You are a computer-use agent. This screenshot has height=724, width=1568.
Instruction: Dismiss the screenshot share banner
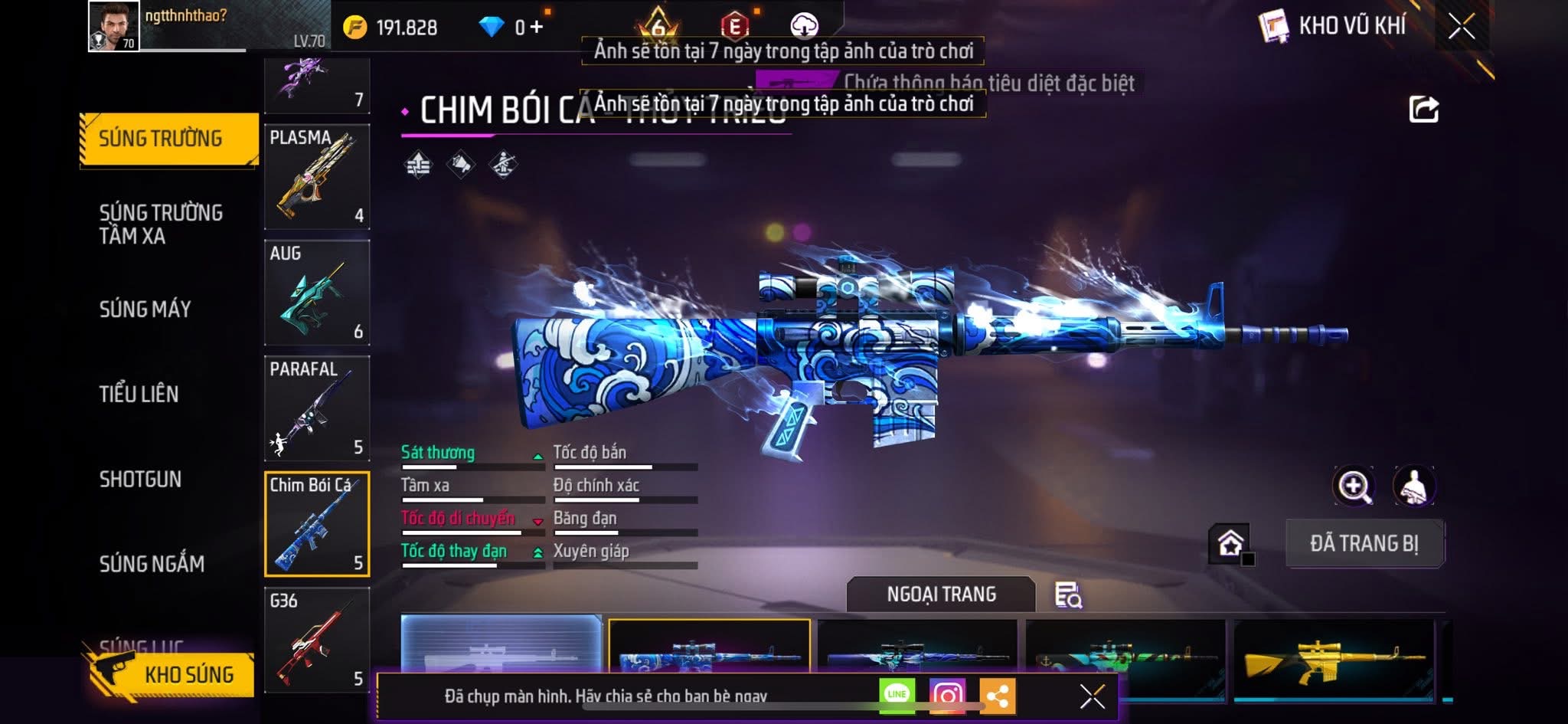[1092, 696]
